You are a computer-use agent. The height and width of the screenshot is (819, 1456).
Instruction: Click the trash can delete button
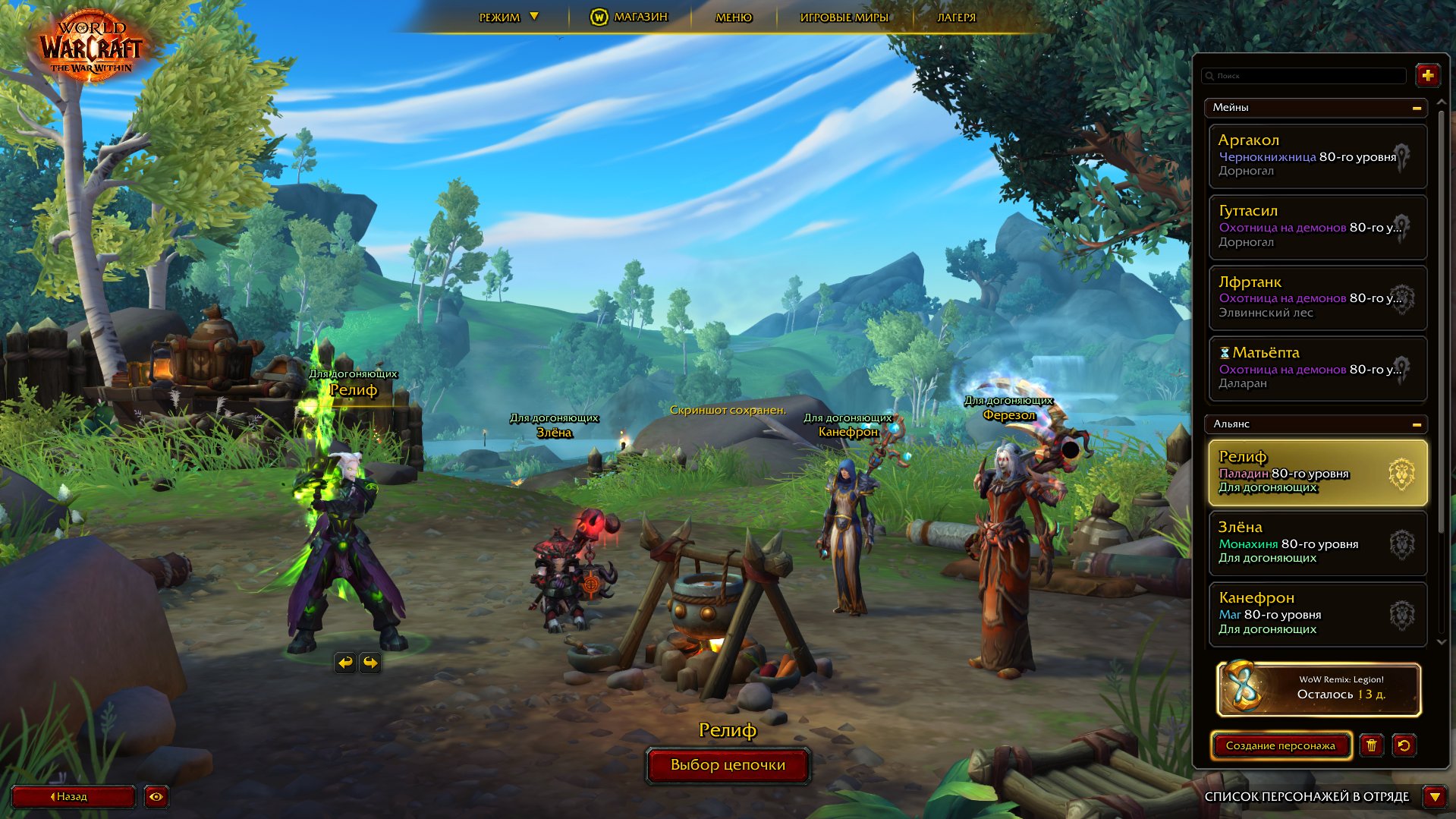tap(1371, 745)
